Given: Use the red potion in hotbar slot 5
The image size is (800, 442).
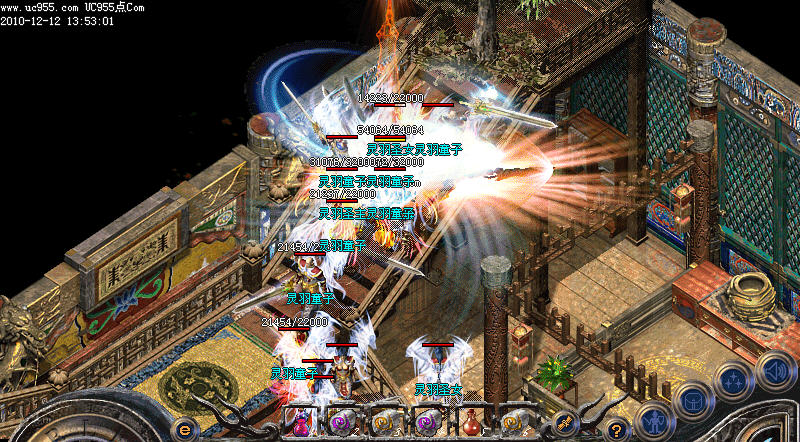Looking at the screenshot, I should [472, 422].
